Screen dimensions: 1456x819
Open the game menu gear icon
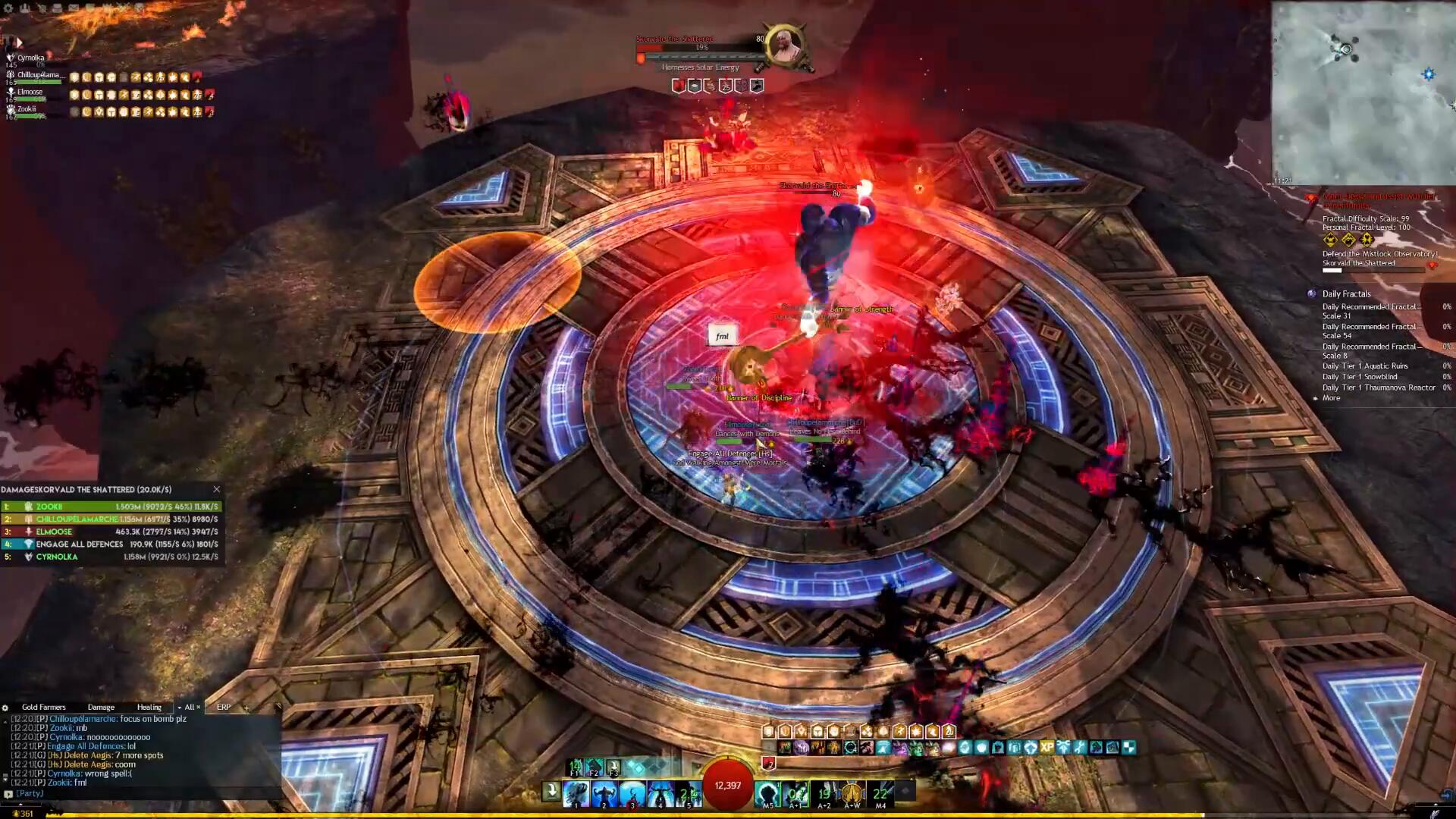click(x=9, y=8)
